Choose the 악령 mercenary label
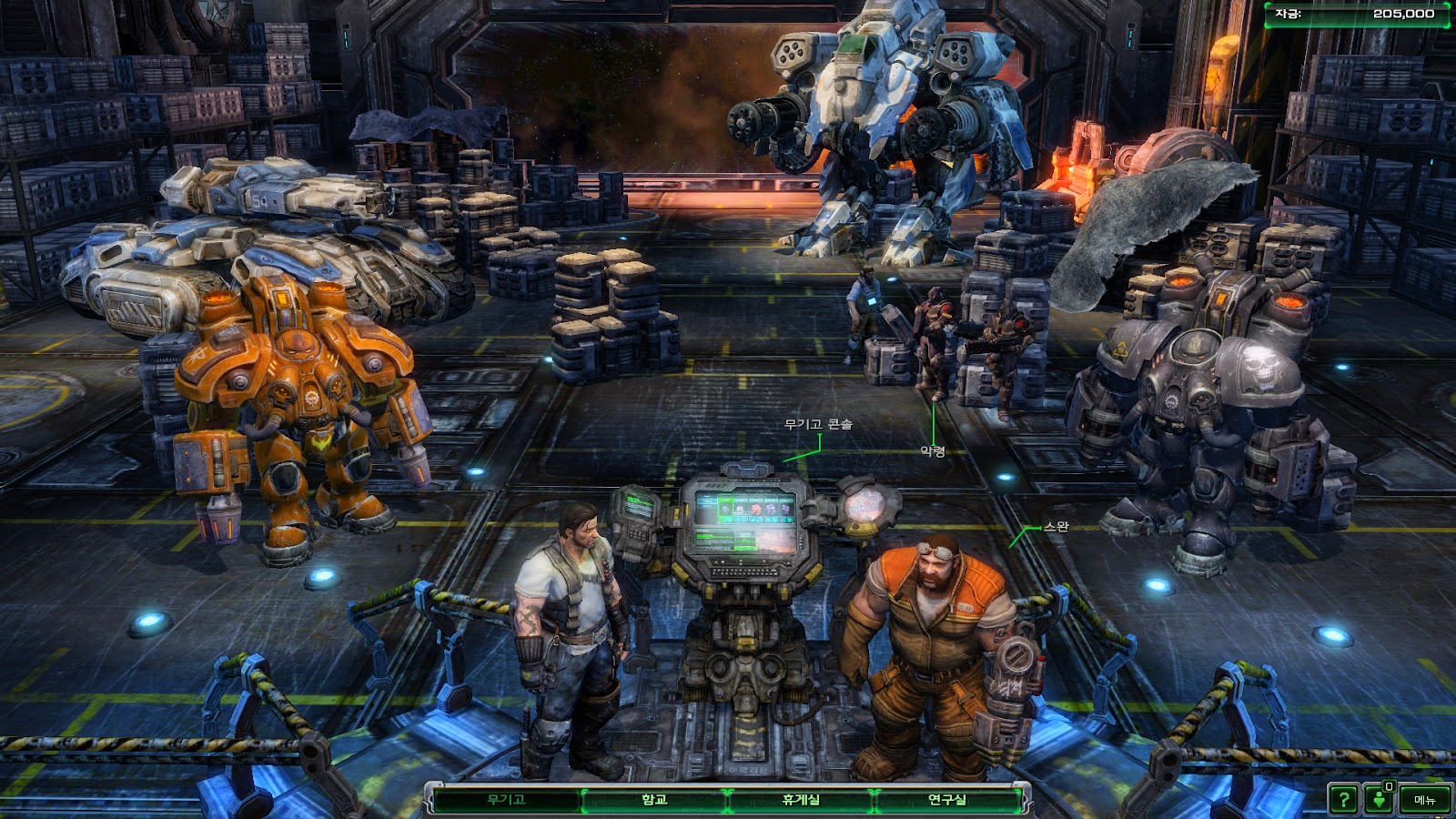 tap(933, 451)
